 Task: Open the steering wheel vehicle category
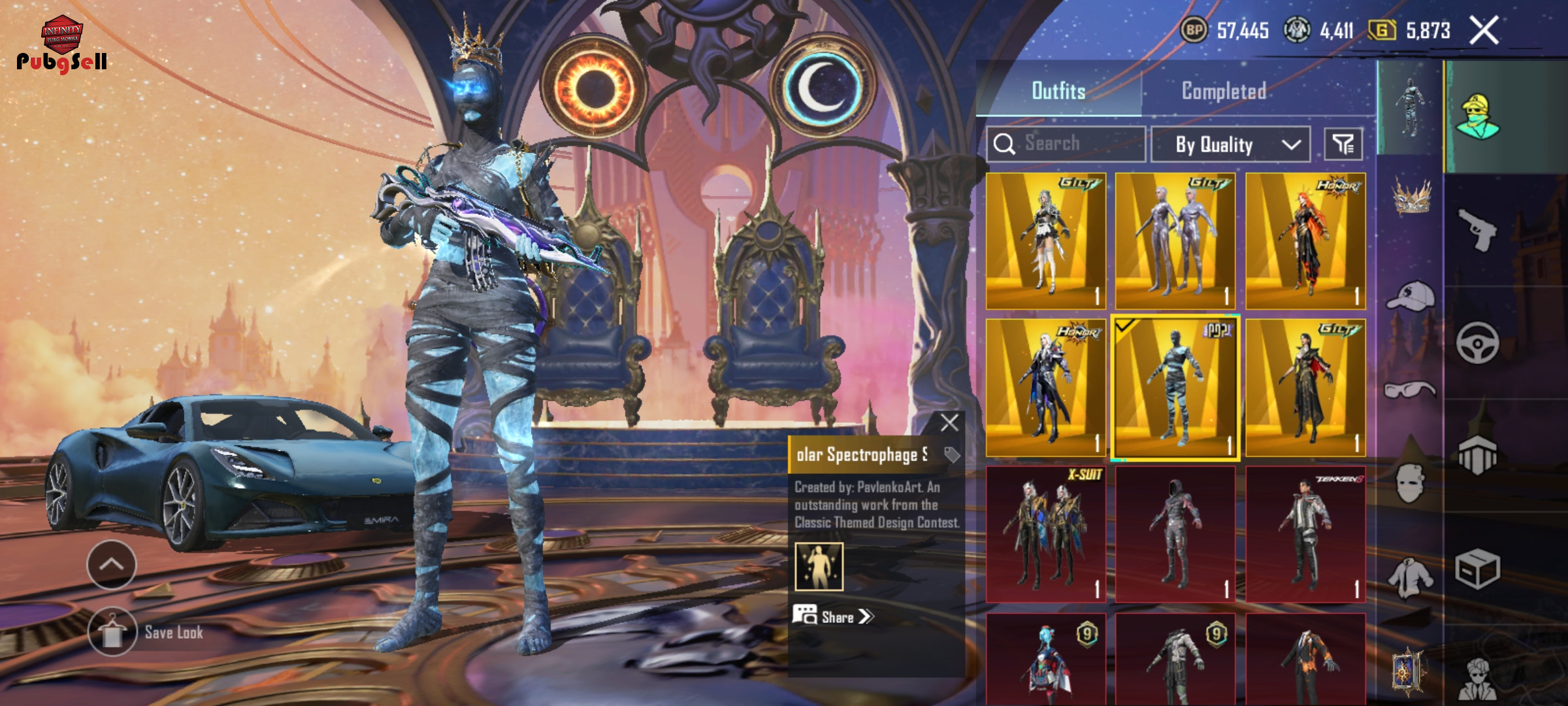[x=1477, y=343]
